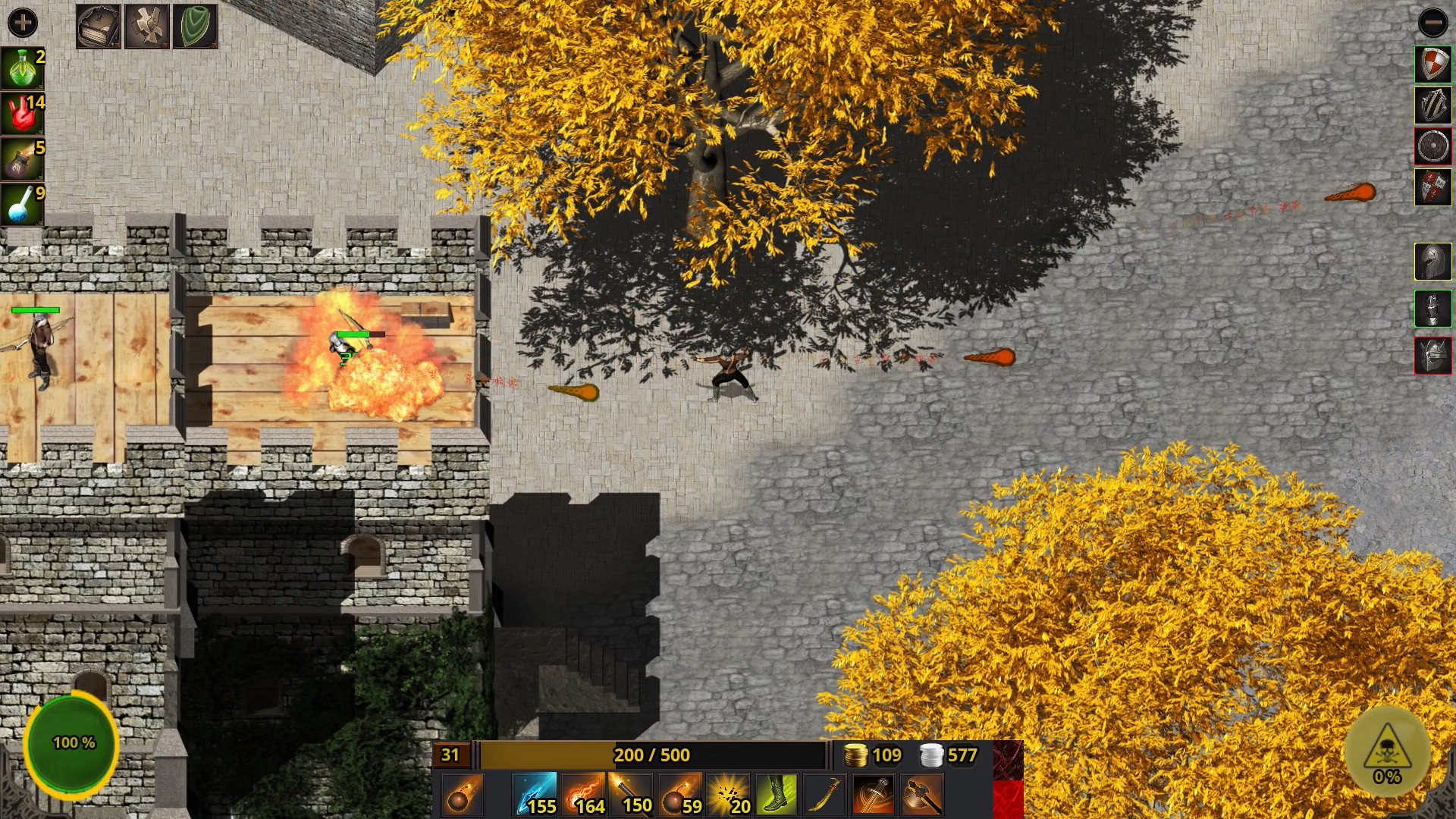
Task: Use the green herbal potion
Action: click(22, 68)
